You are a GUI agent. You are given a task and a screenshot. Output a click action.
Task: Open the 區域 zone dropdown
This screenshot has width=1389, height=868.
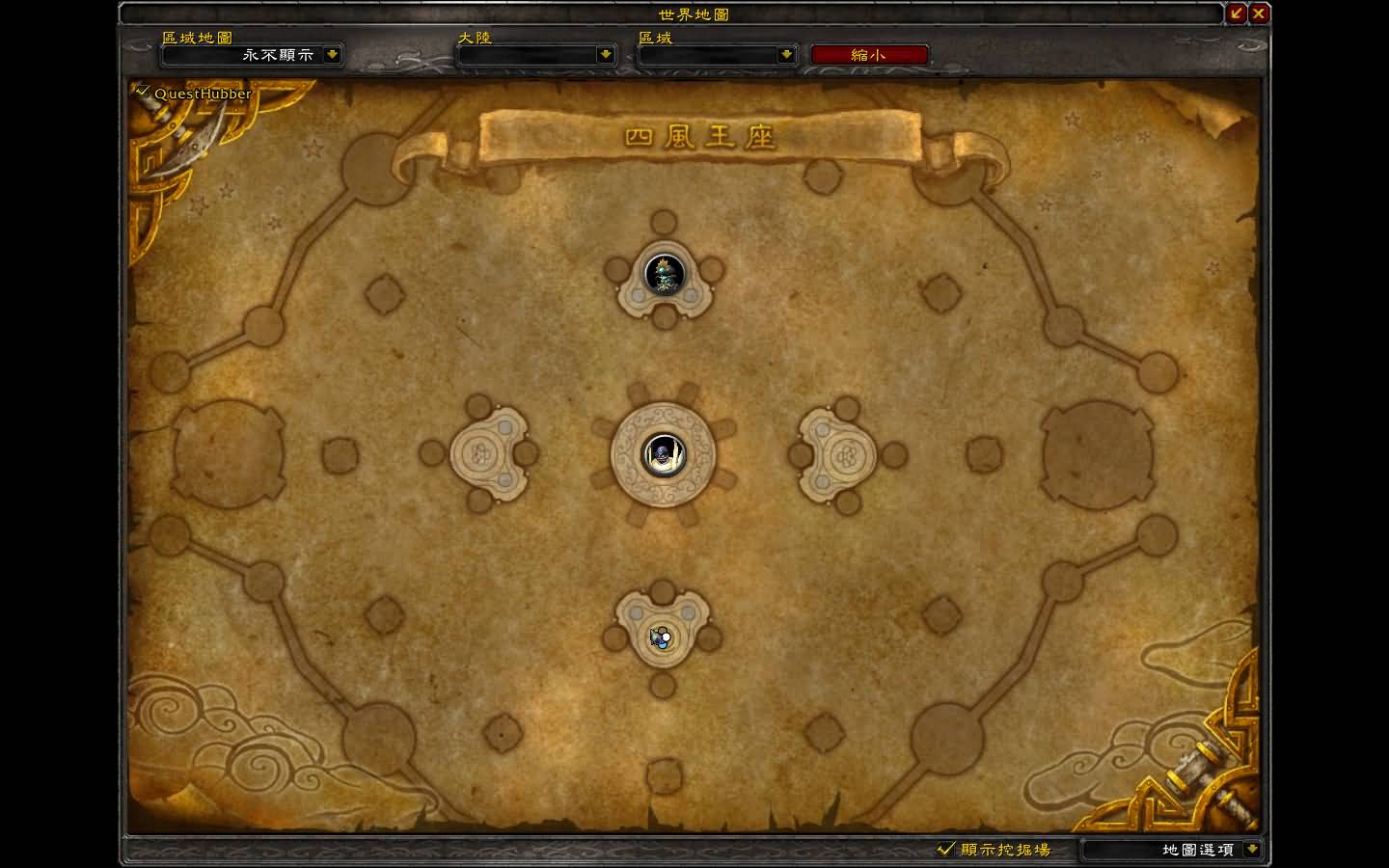pos(785,55)
